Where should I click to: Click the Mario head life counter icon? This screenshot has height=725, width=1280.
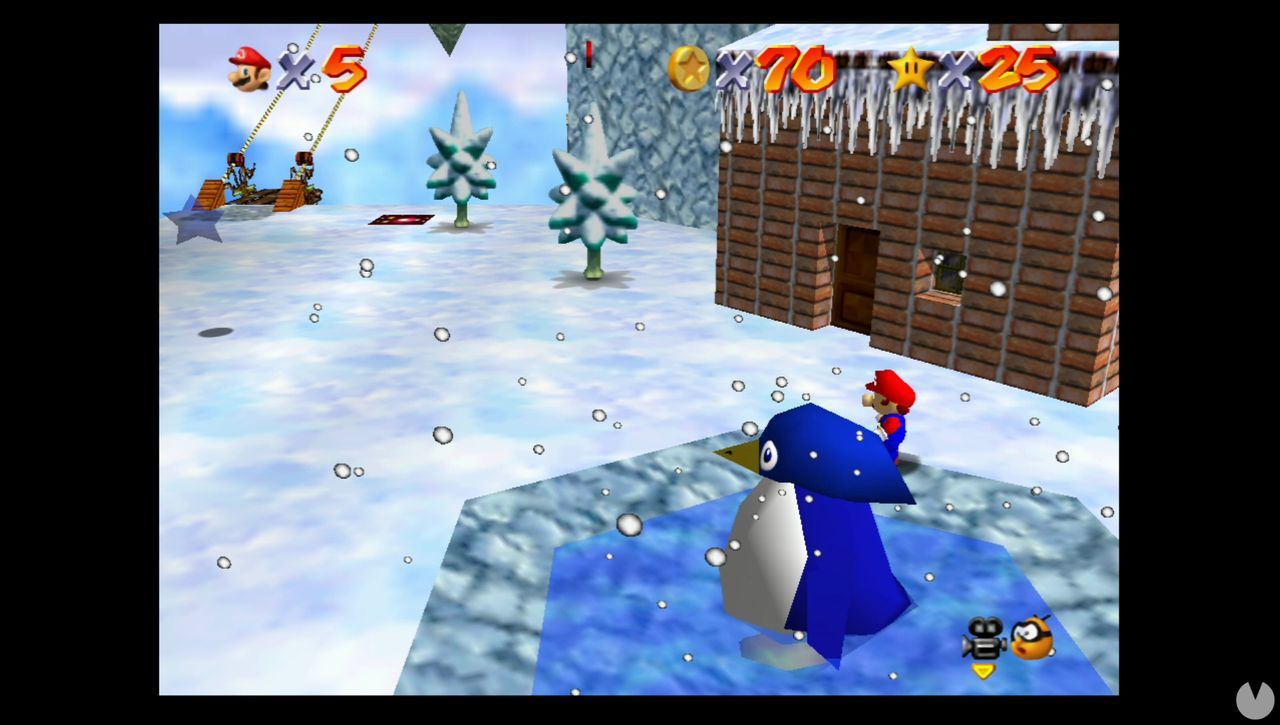pyautogui.click(x=249, y=70)
